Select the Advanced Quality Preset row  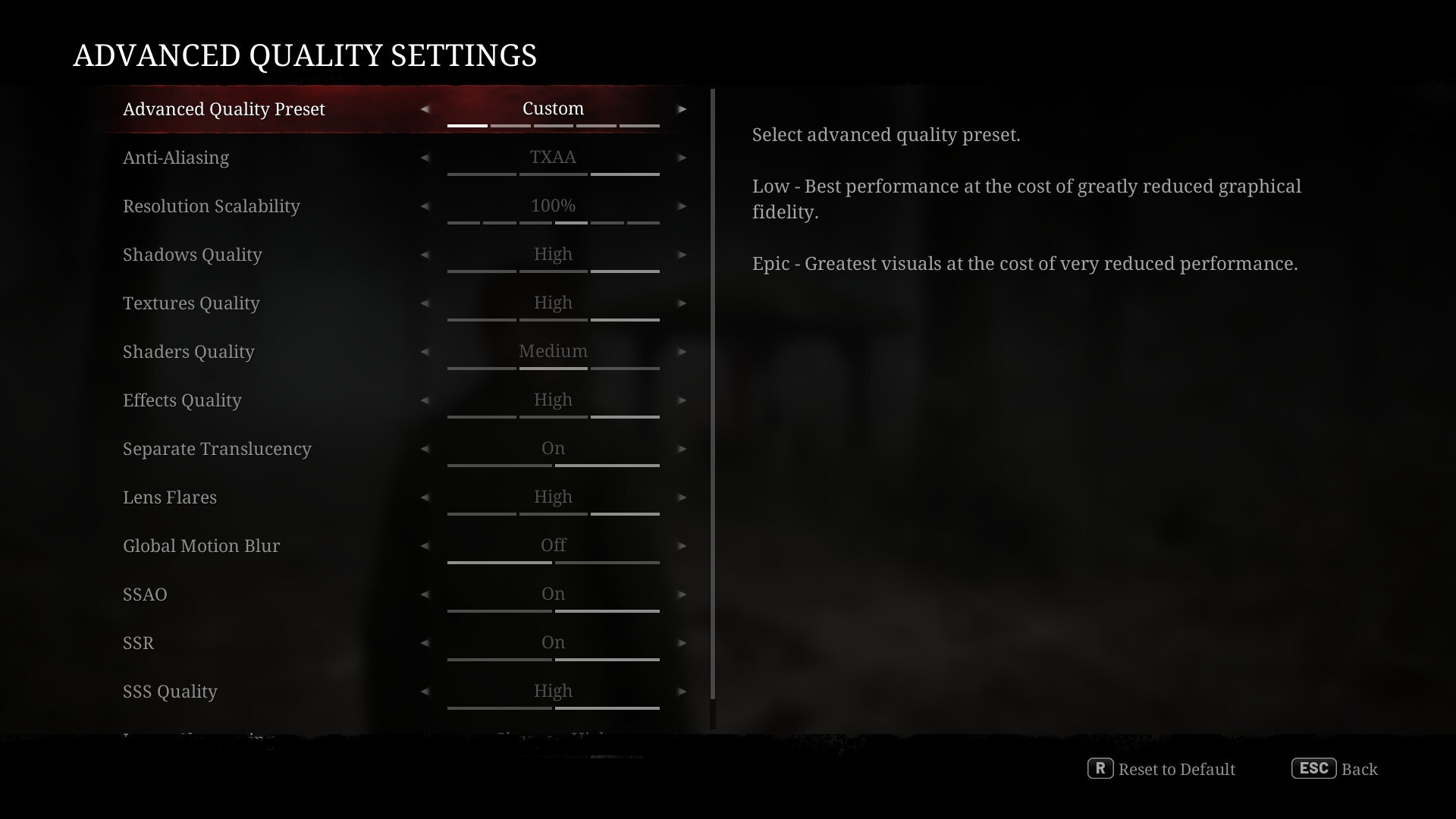tap(224, 109)
